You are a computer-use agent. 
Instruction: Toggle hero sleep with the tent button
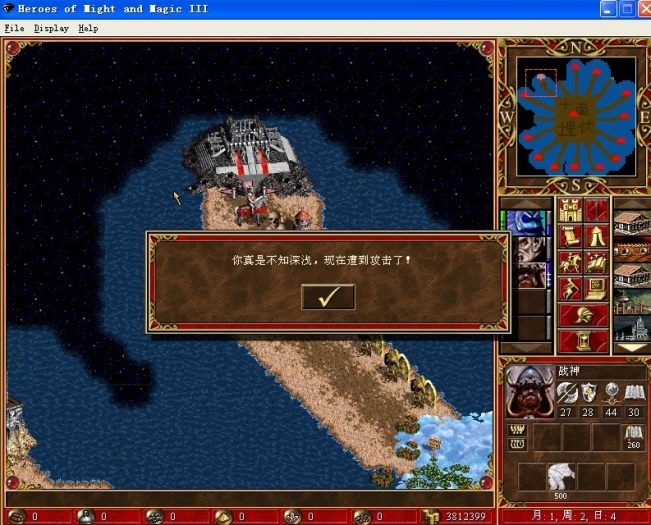point(597,237)
